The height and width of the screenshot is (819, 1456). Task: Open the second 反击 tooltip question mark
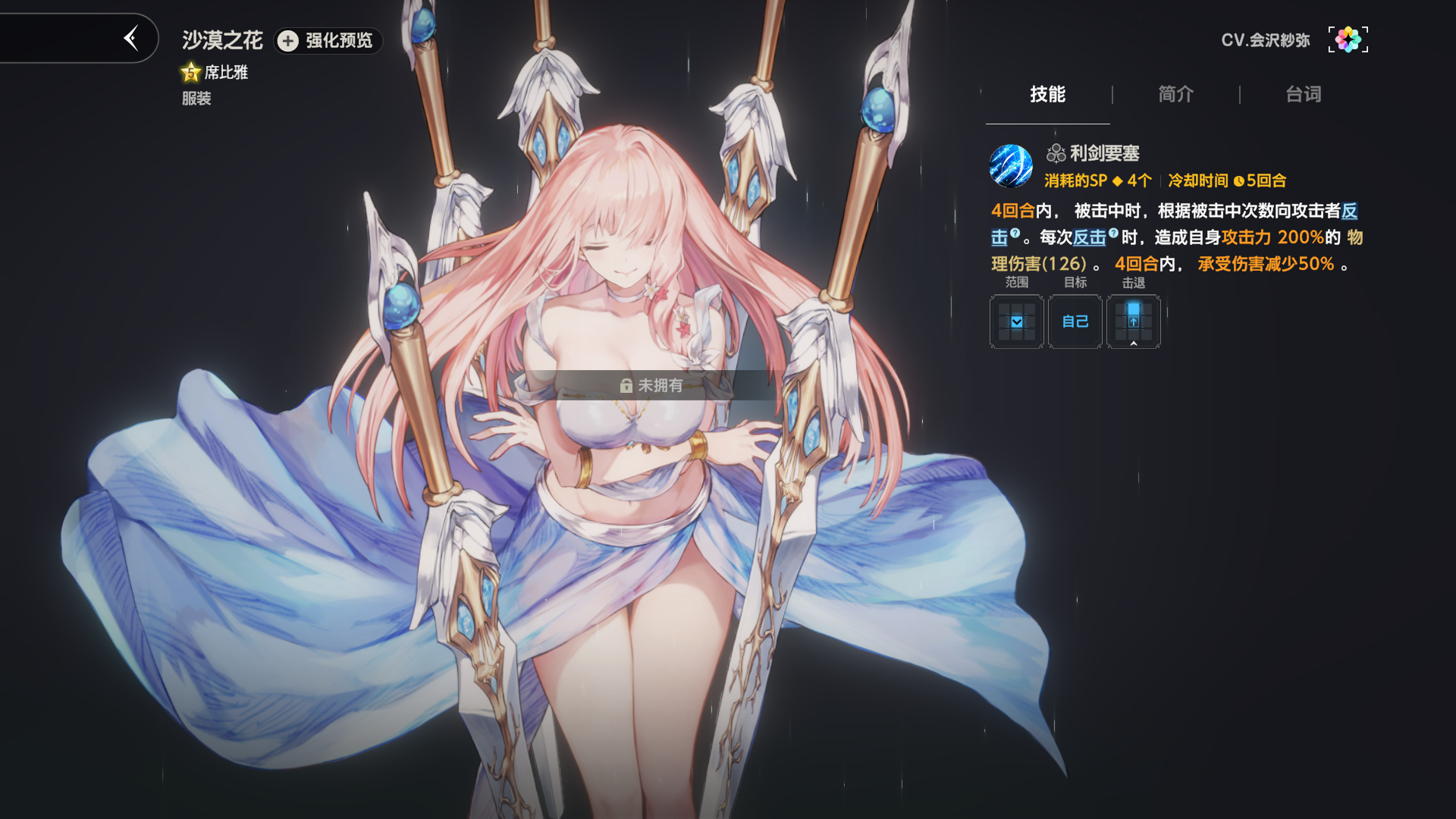pyautogui.click(x=1112, y=234)
